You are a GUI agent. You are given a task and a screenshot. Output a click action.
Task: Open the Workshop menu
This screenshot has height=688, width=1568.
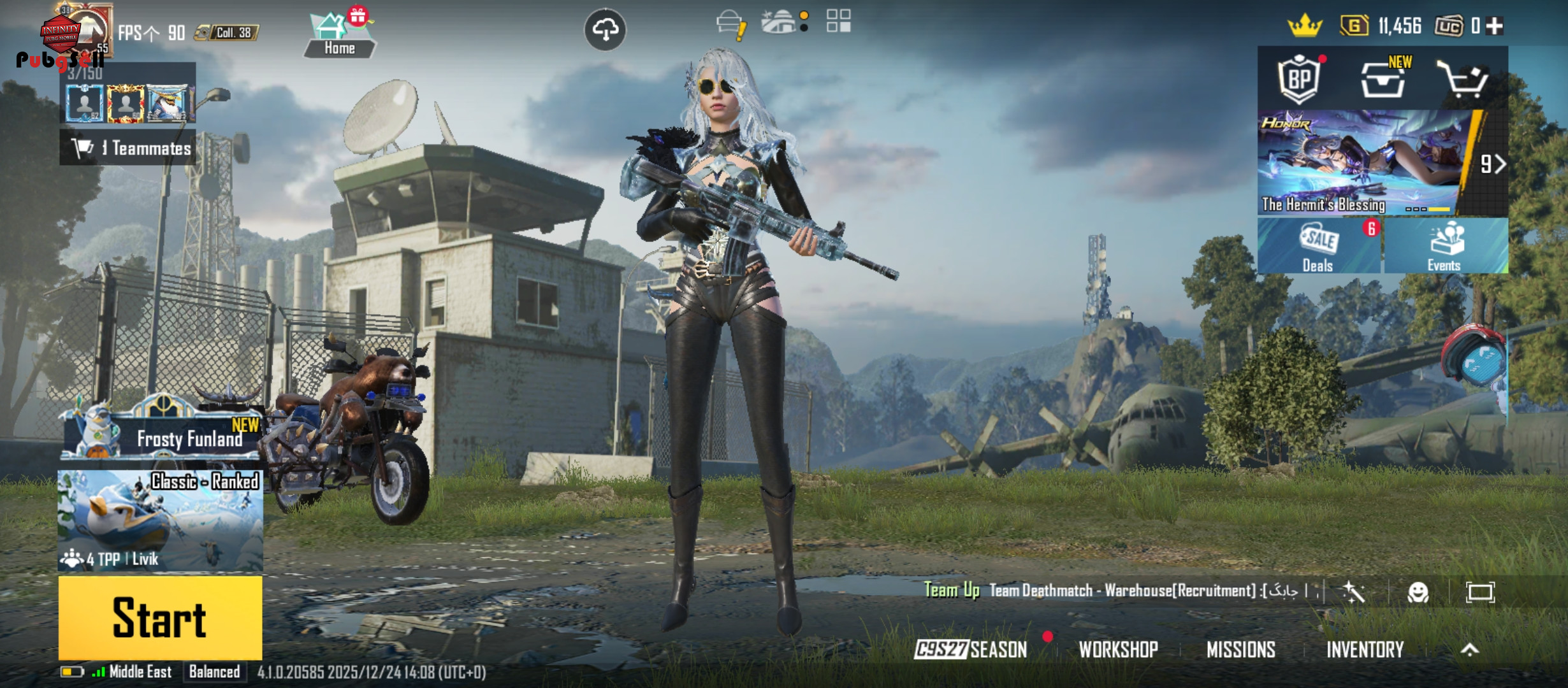click(1118, 649)
